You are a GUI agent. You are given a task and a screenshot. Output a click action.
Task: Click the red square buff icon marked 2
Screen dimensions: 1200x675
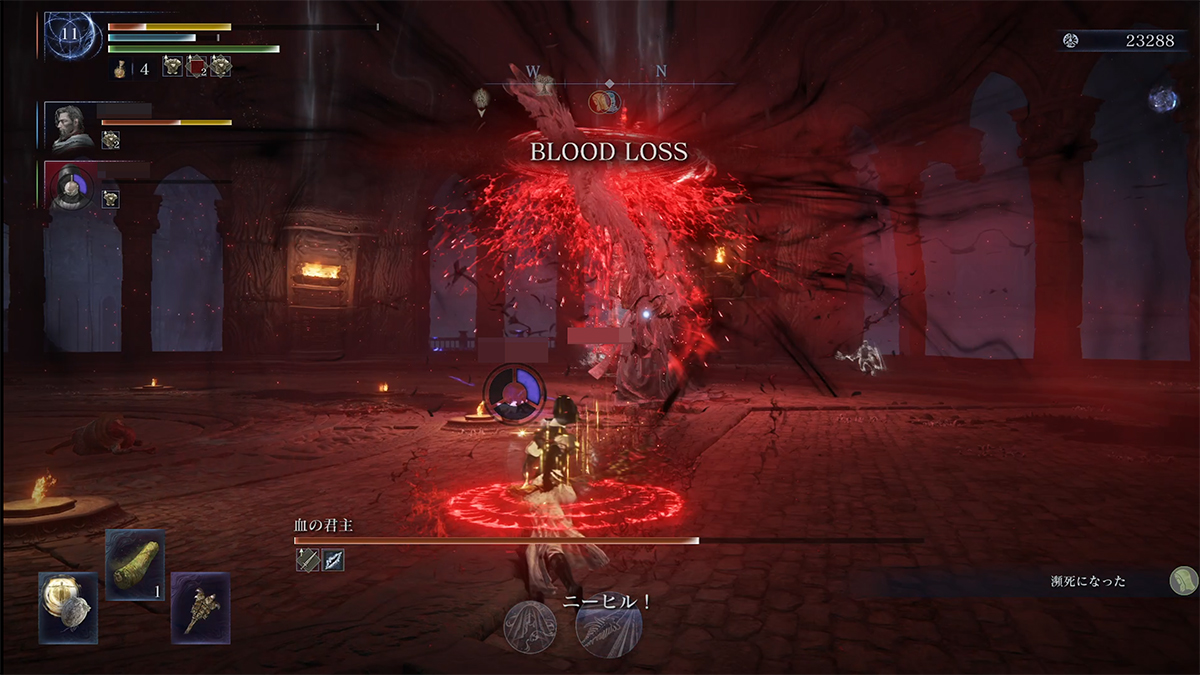click(x=197, y=67)
